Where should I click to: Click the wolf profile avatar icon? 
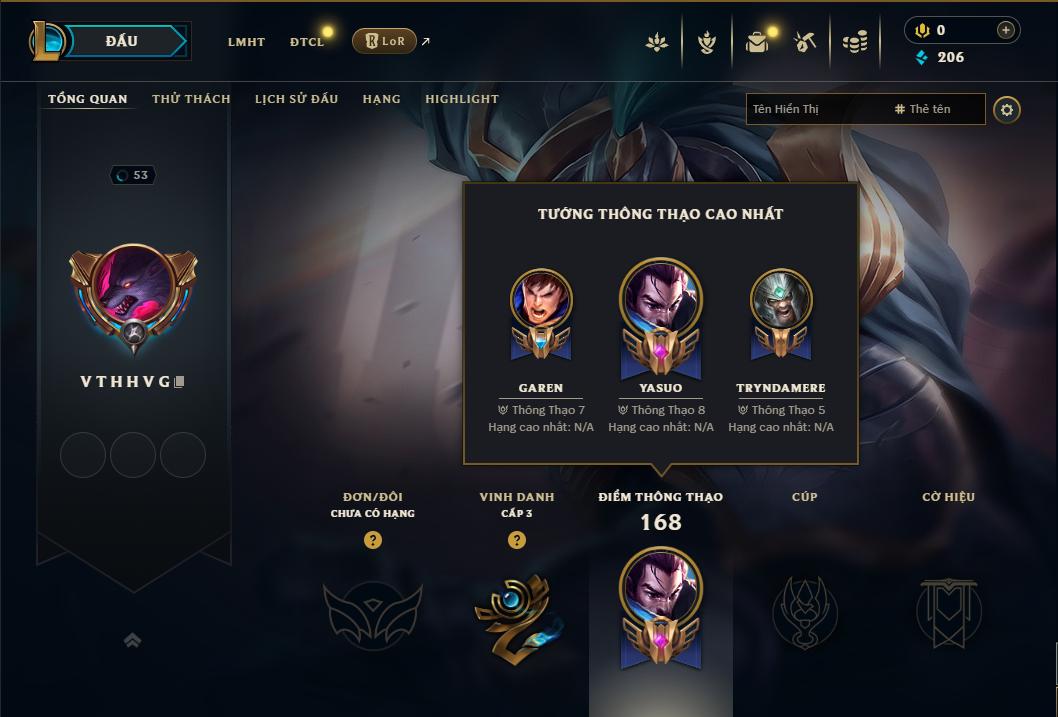pos(133,292)
